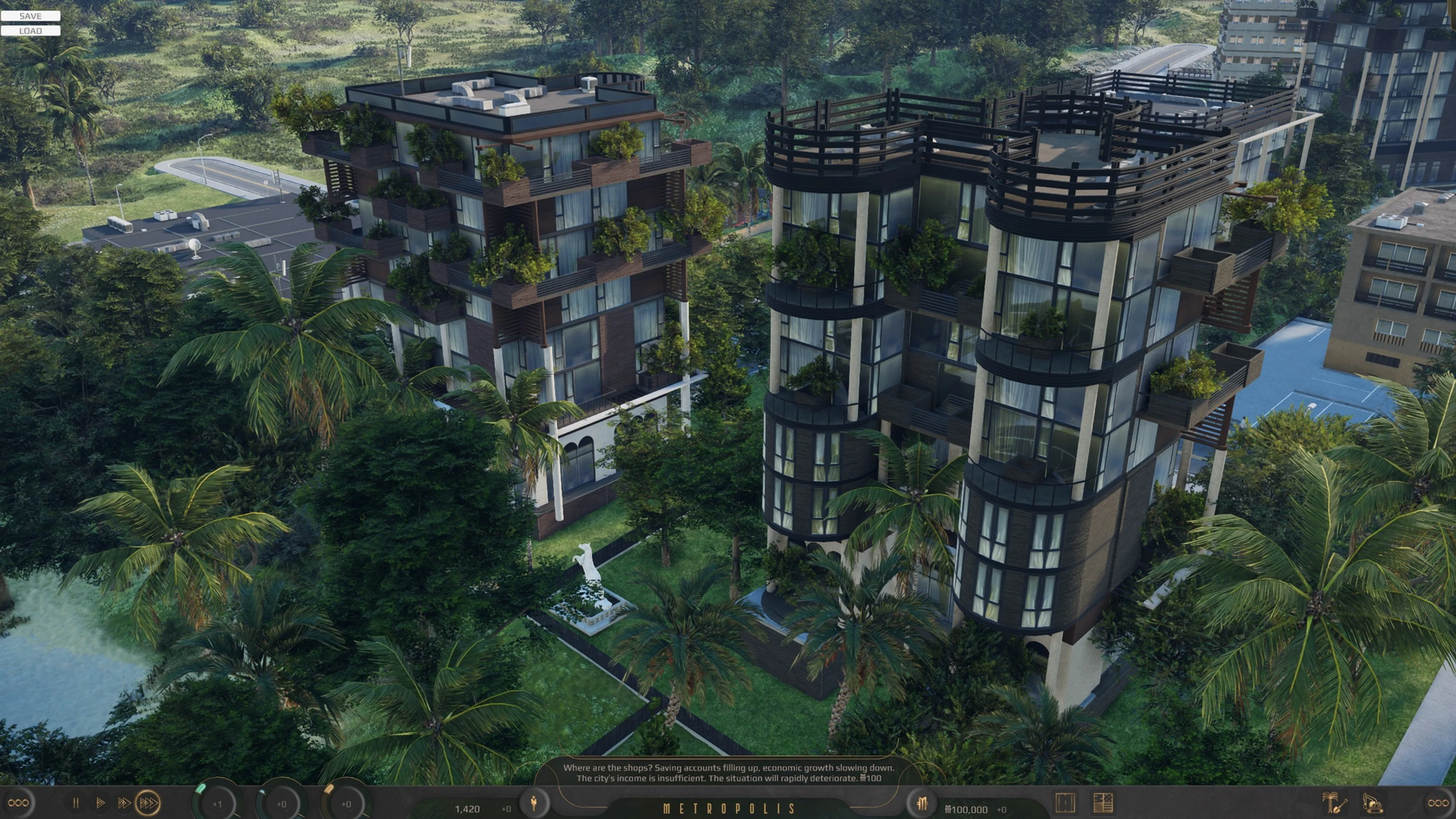The height and width of the screenshot is (819, 1456).
Task: Load a saved game with LOAD
Action: [x=30, y=31]
